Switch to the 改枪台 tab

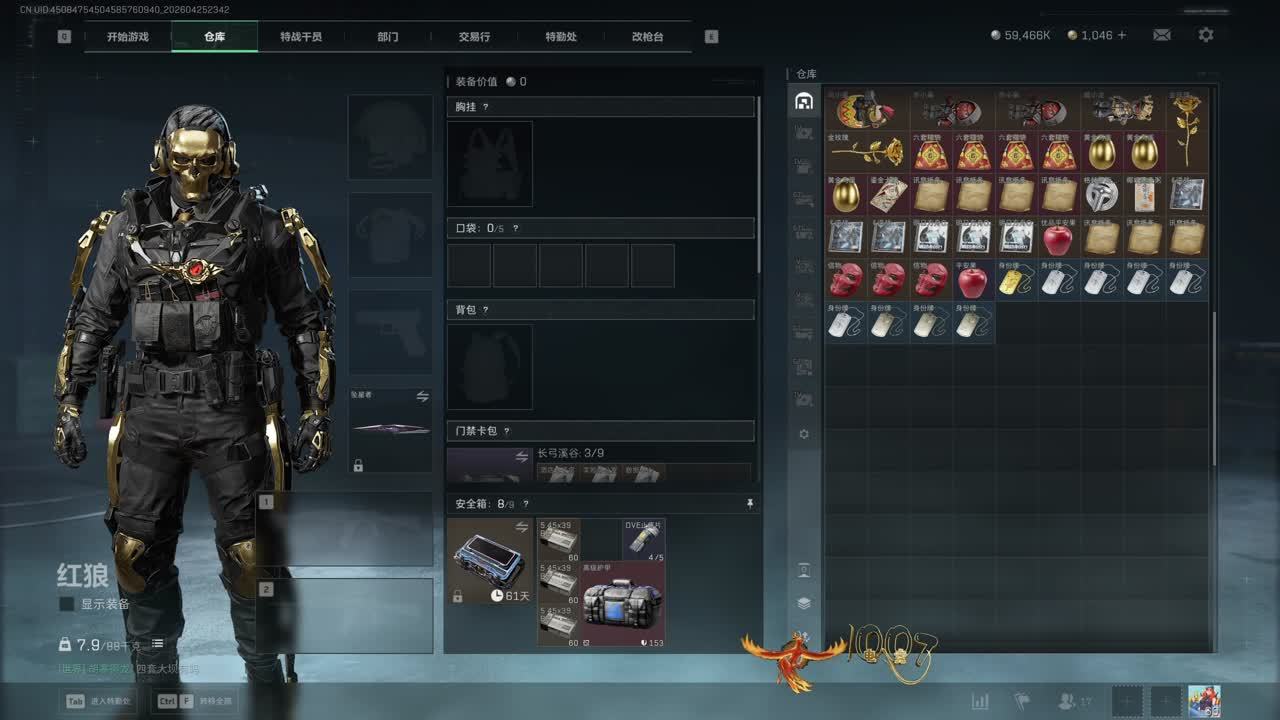[x=647, y=37]
